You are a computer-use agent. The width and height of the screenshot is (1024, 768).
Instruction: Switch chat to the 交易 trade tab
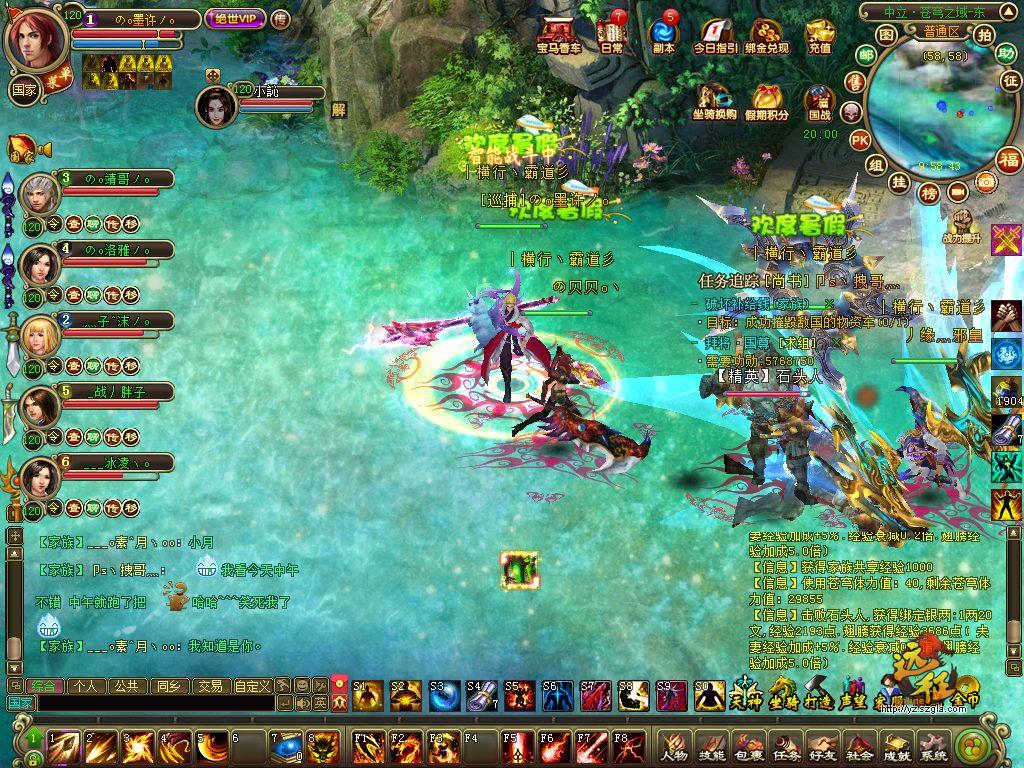click(209, 686)
